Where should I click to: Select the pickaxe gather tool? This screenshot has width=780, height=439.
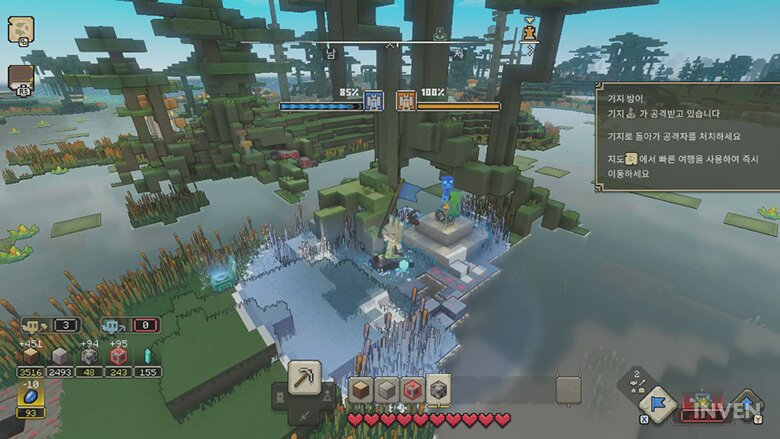point(304,379)
